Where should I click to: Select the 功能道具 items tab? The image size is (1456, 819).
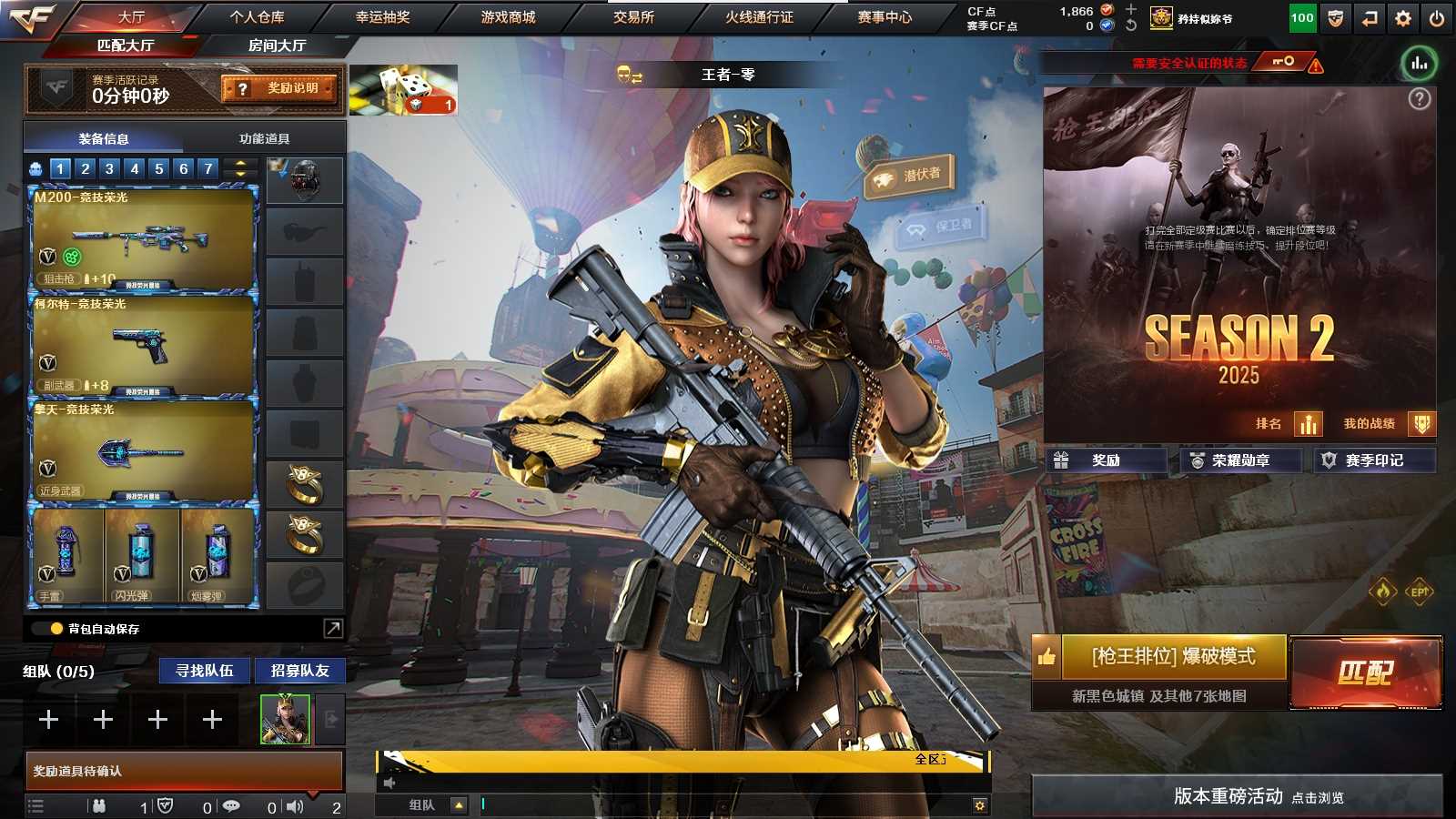[264, 138]
